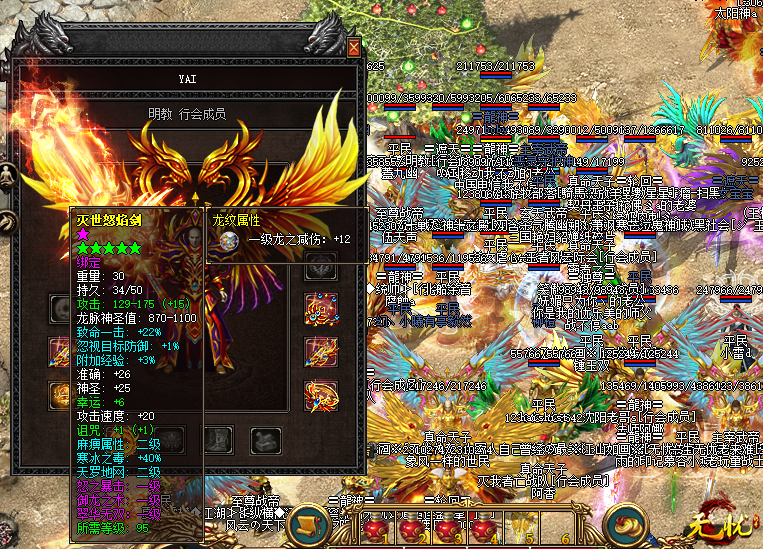Select the grey helmet slot beside the rune tooltip
The width and height of the screenshot is (763, 549).
[321, 265]
